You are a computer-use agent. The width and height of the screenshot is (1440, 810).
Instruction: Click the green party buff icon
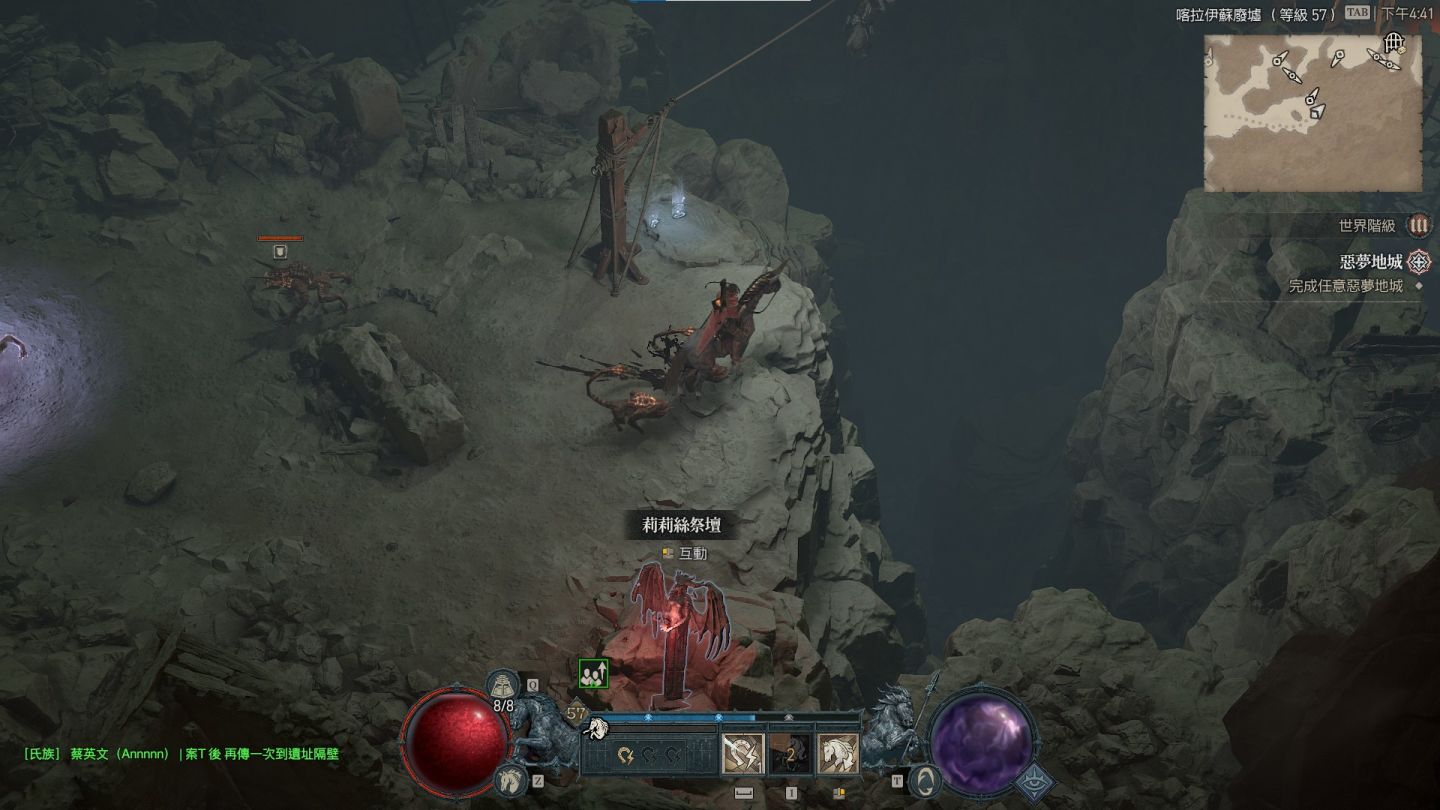[593, 674]
